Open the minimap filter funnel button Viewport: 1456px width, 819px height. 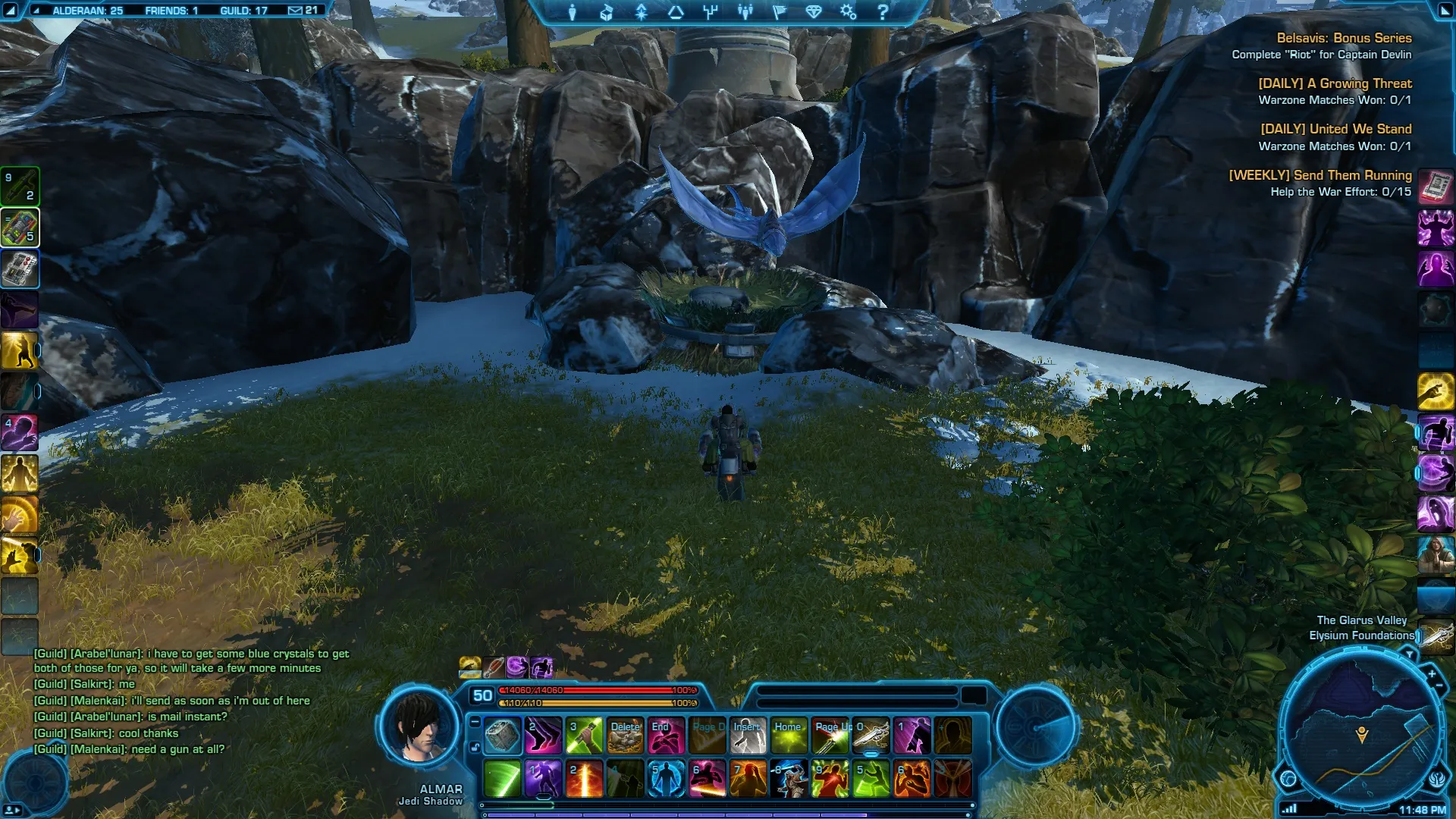click(x=1409, y=654)
